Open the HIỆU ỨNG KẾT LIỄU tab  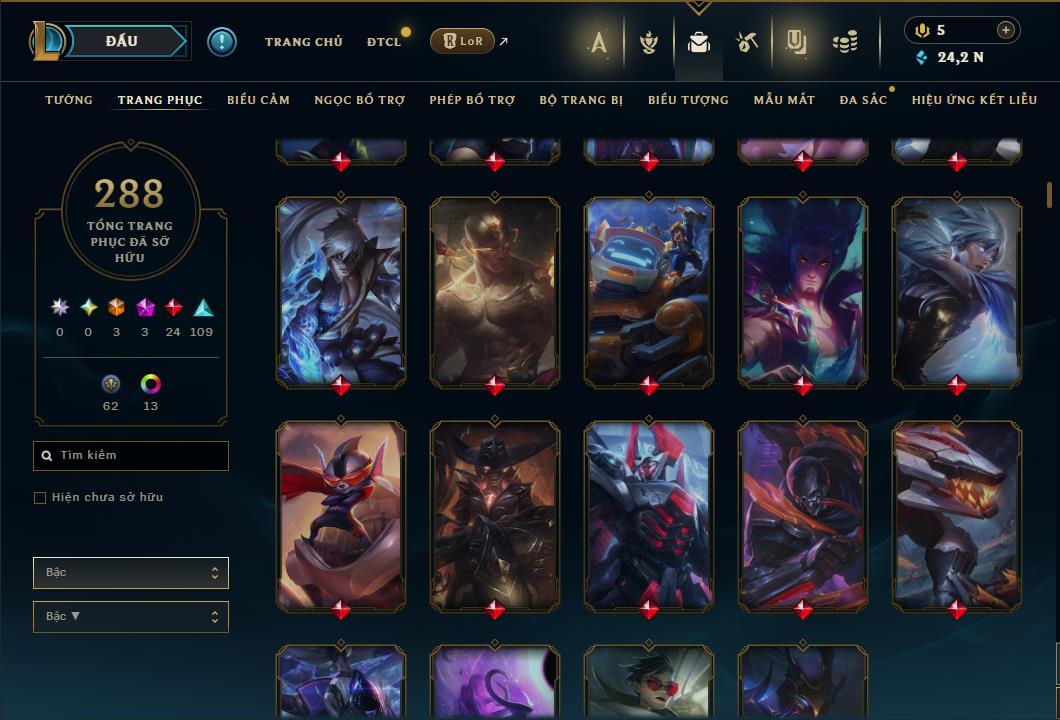974,100
